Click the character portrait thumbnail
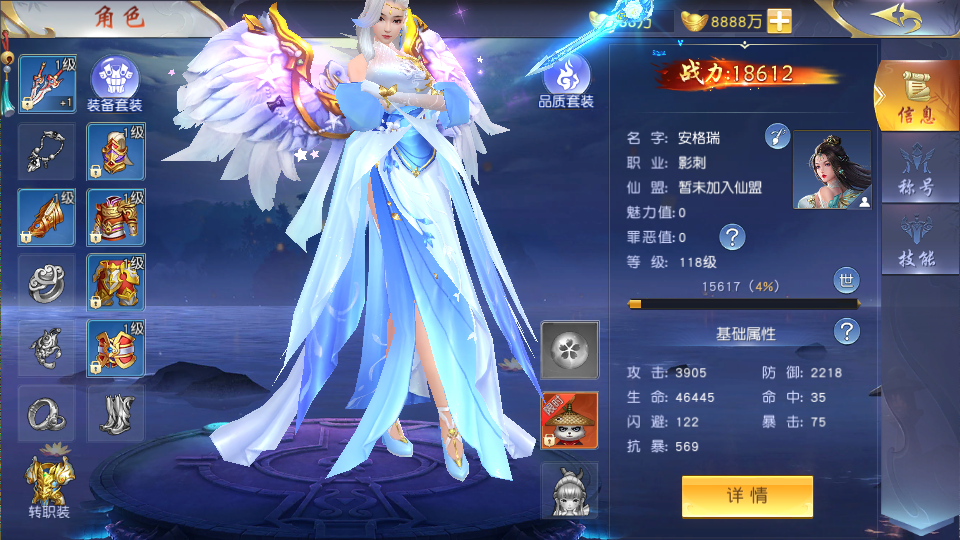 pyautogui.click(x=831, y=170)
